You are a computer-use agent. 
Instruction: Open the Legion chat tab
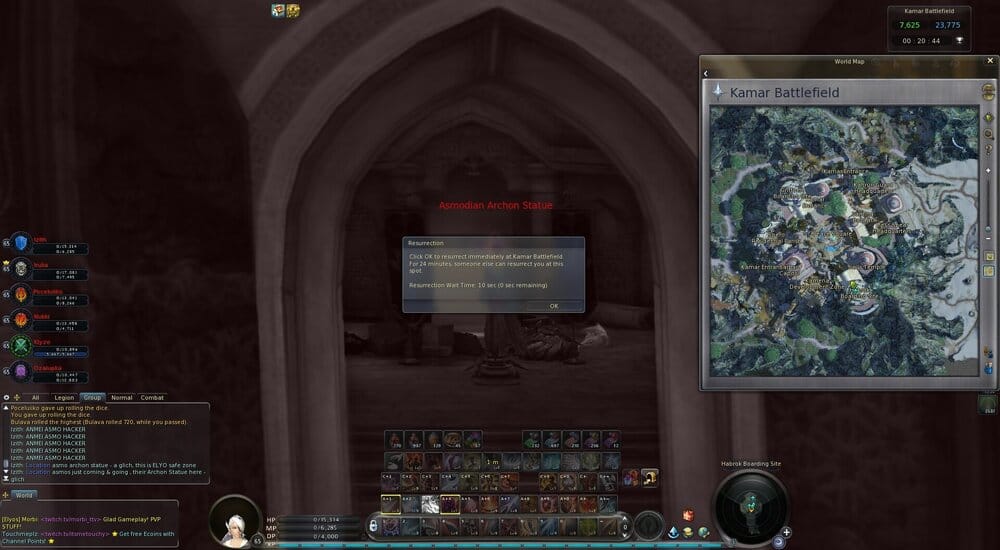tap(64, 397)
